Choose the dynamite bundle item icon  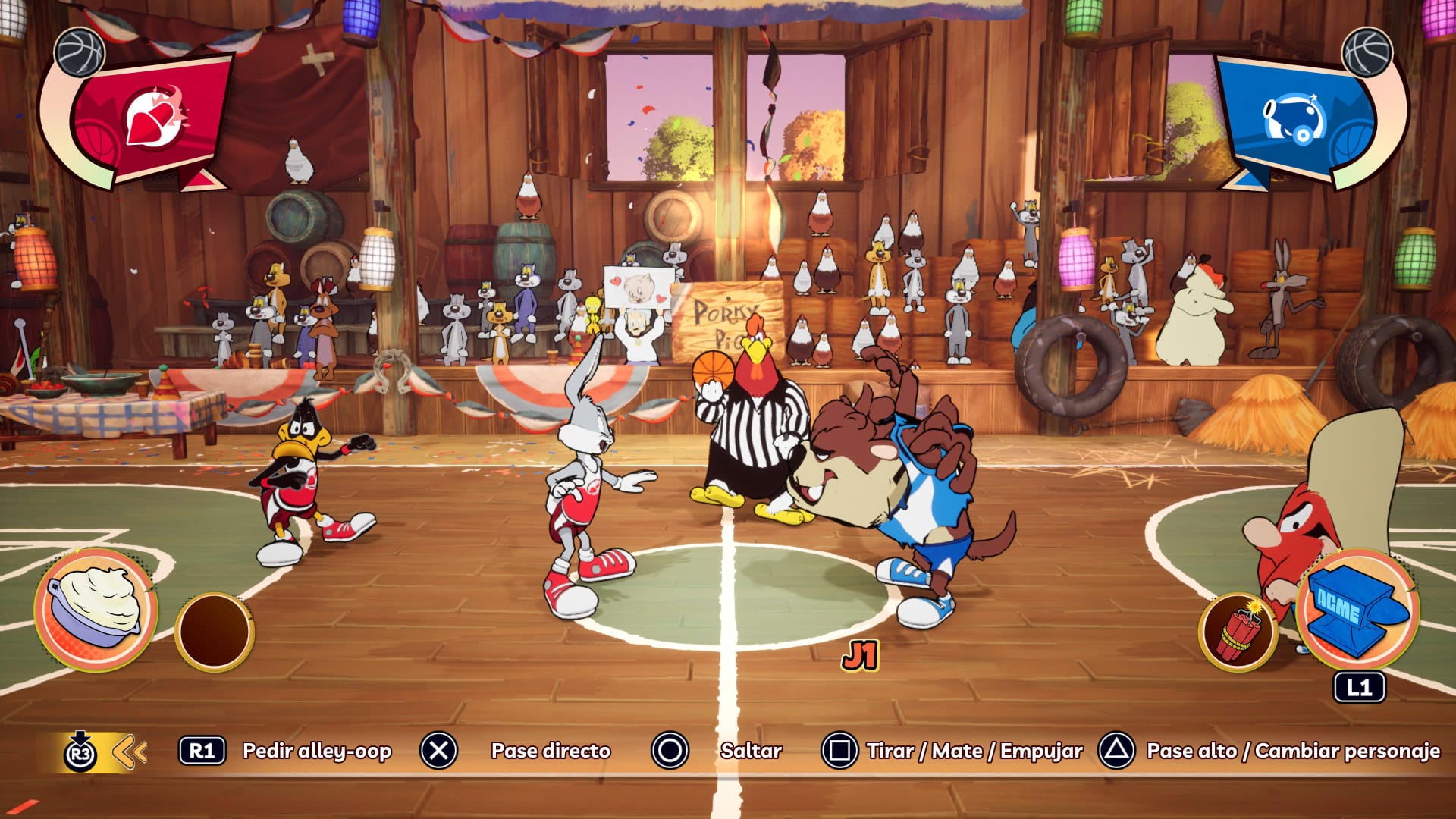pyautogui.click(x=1238, y=632)
